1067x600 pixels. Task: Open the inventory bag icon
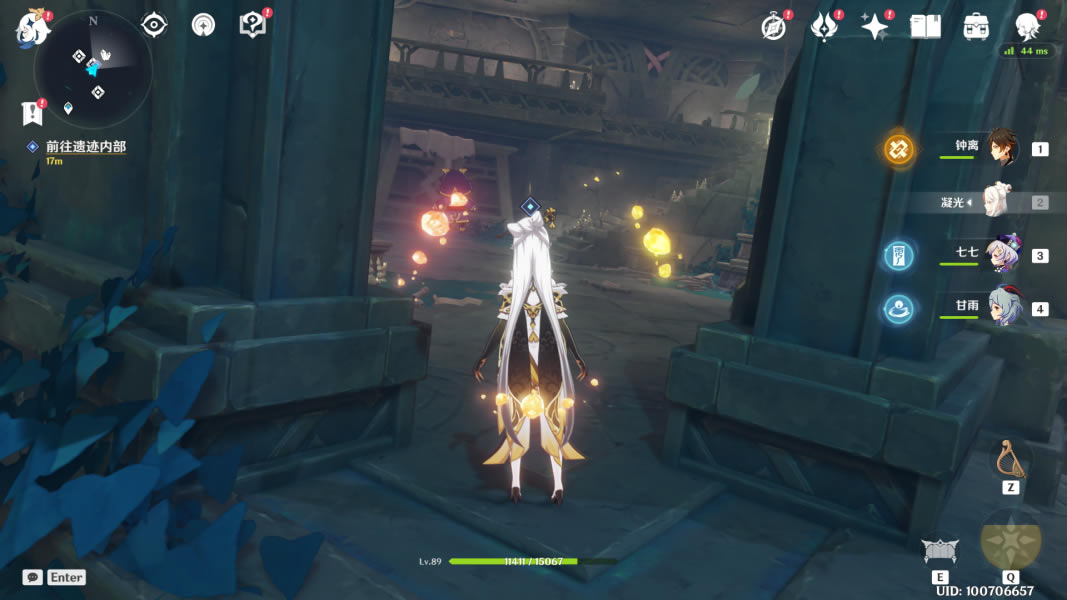click(x=976, y=27)
